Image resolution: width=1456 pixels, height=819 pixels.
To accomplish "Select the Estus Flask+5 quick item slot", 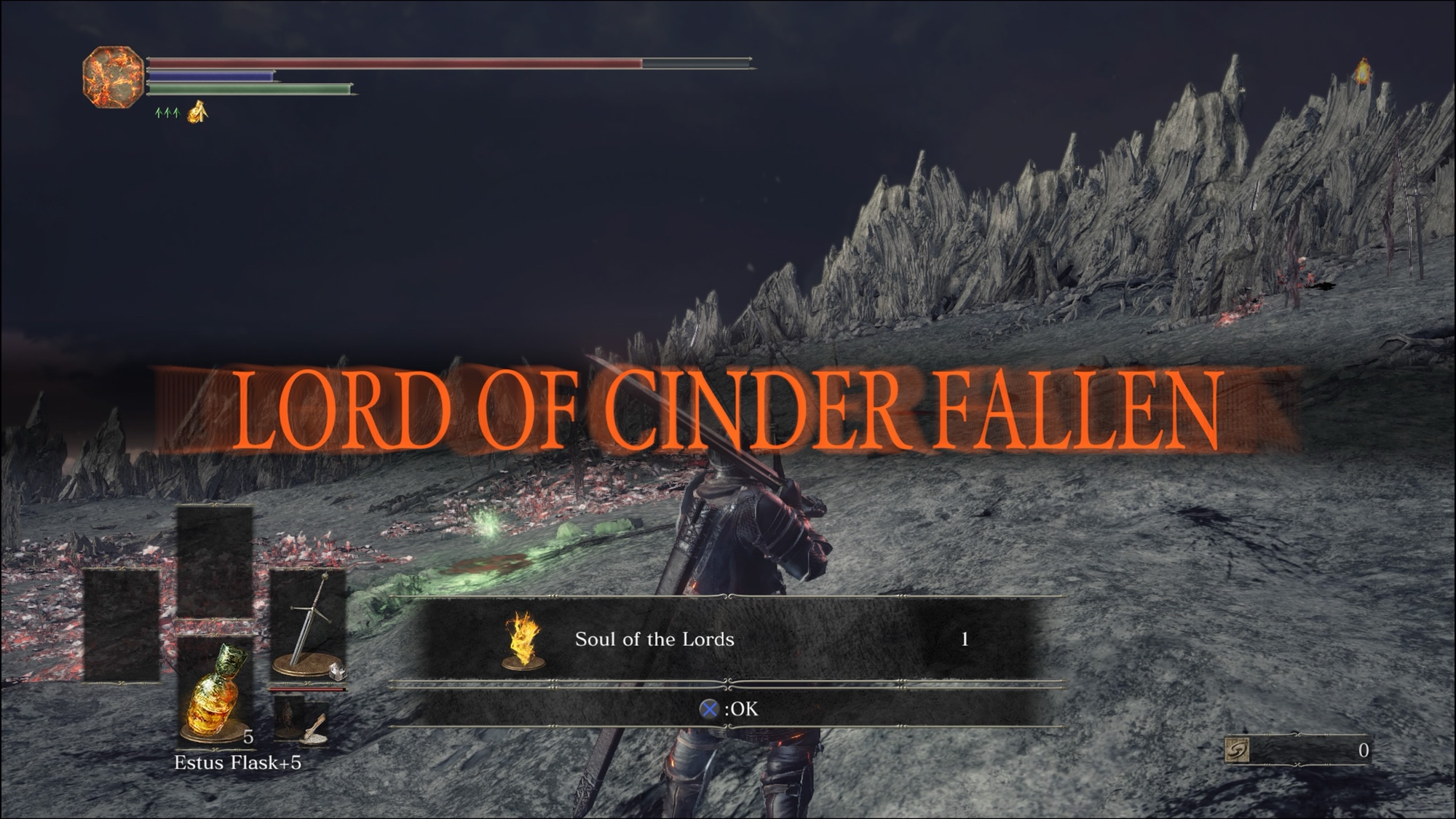I will (215, 690).
